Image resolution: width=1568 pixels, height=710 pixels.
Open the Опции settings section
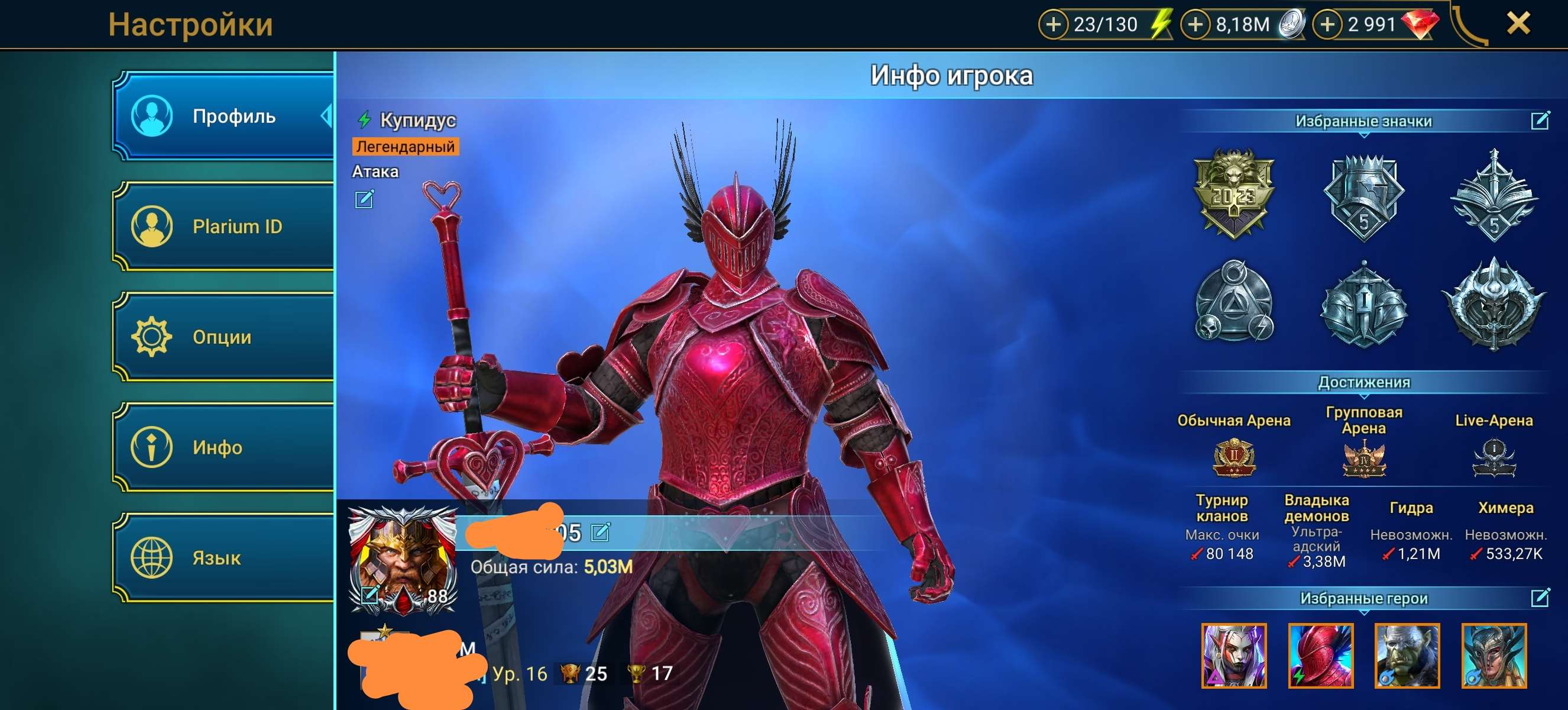(223, 337)
